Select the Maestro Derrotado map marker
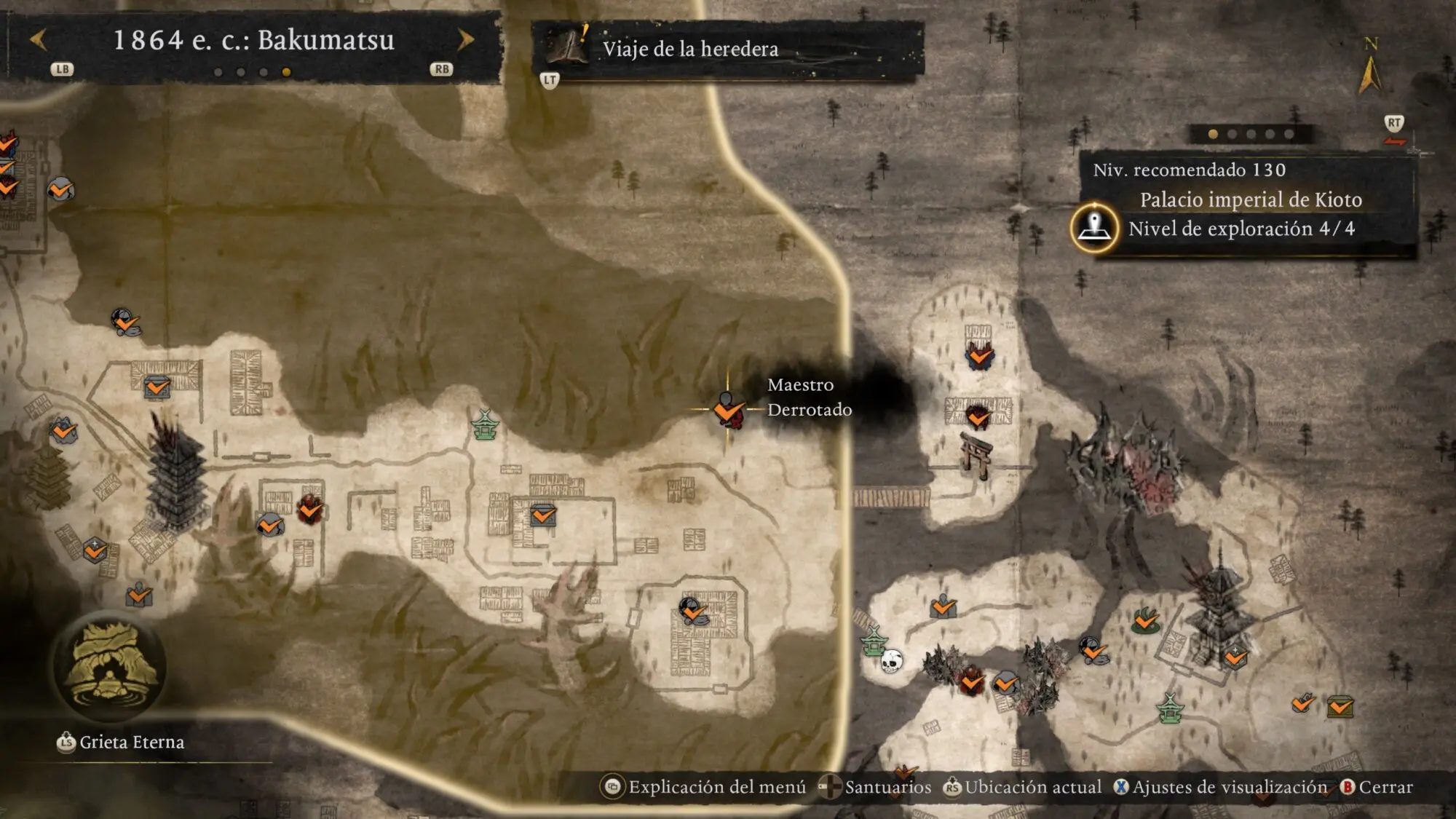The height and width of the screenshot is (819, 1456). click(727, 411)
